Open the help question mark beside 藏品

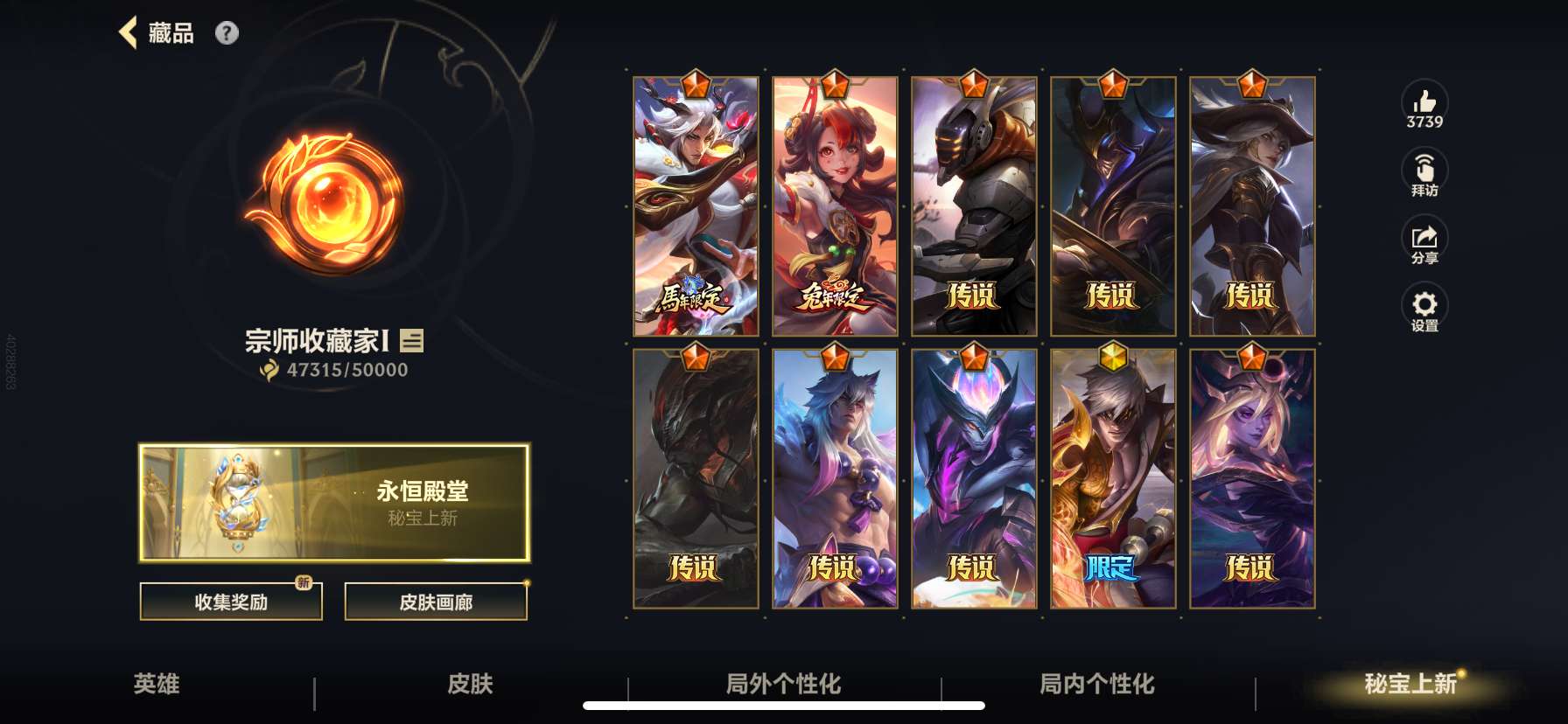point(228,32)
